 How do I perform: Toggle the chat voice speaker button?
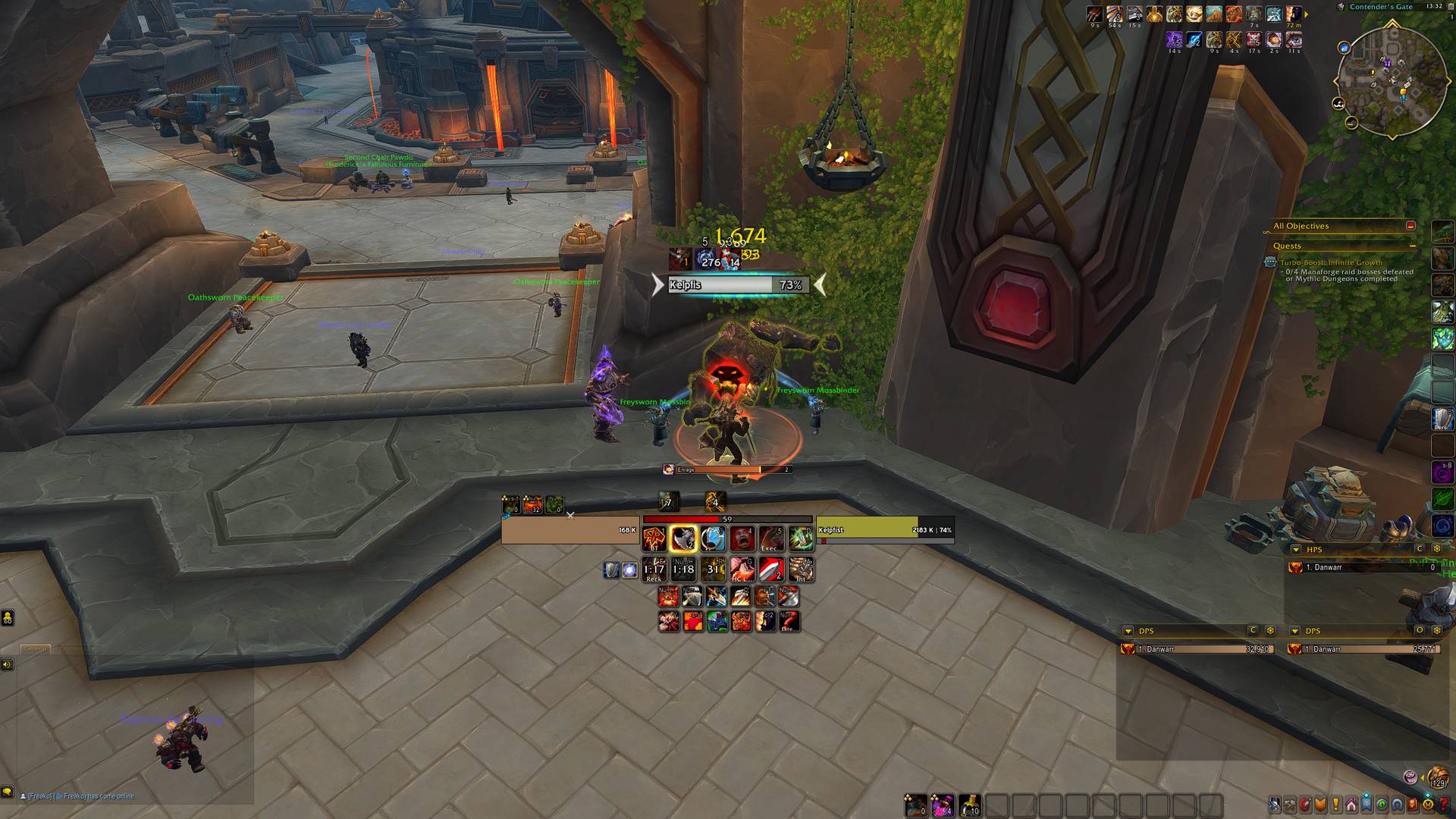click(7, 665)
